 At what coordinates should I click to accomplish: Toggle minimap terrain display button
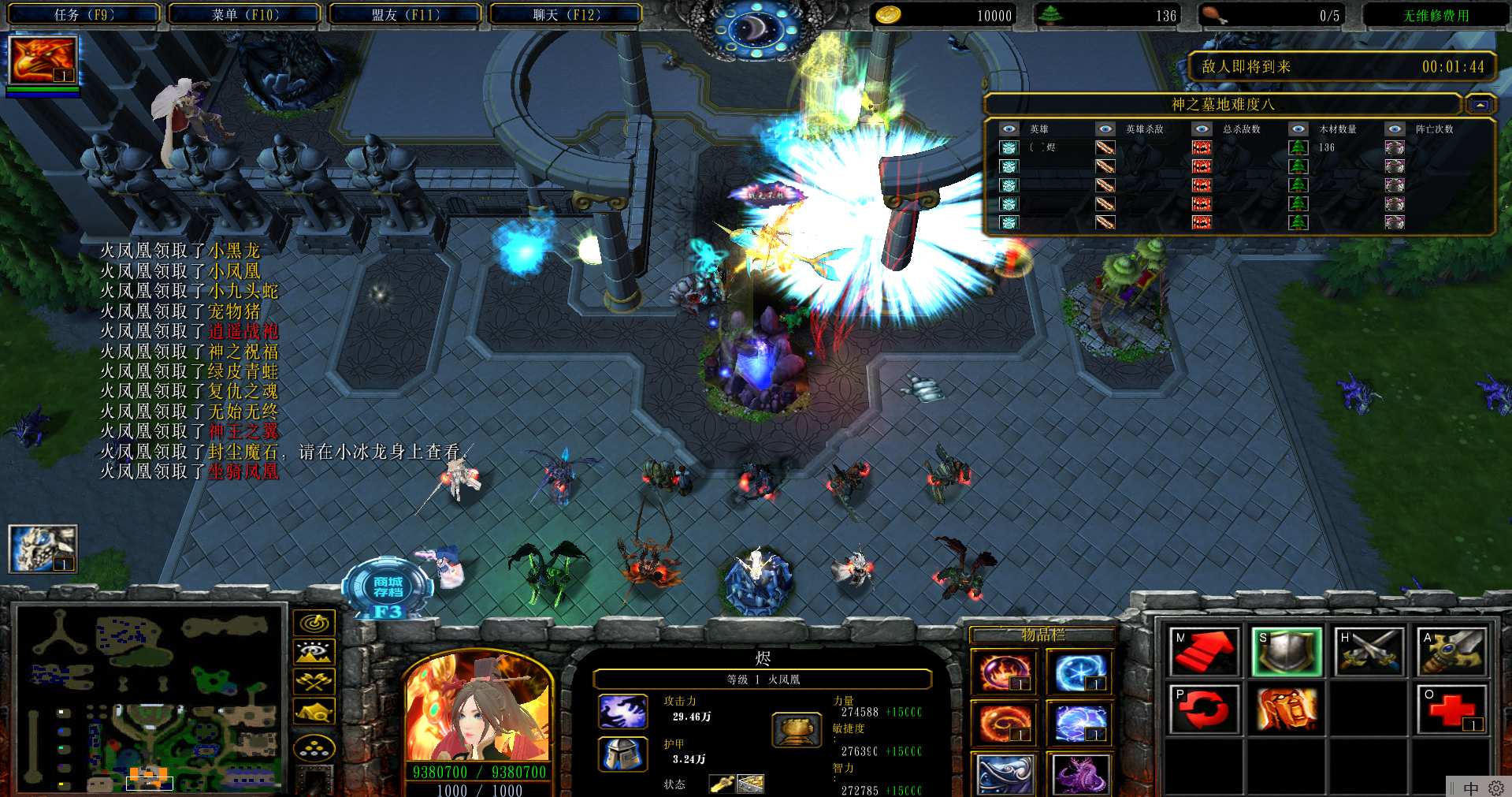click(x=314, y=652)
